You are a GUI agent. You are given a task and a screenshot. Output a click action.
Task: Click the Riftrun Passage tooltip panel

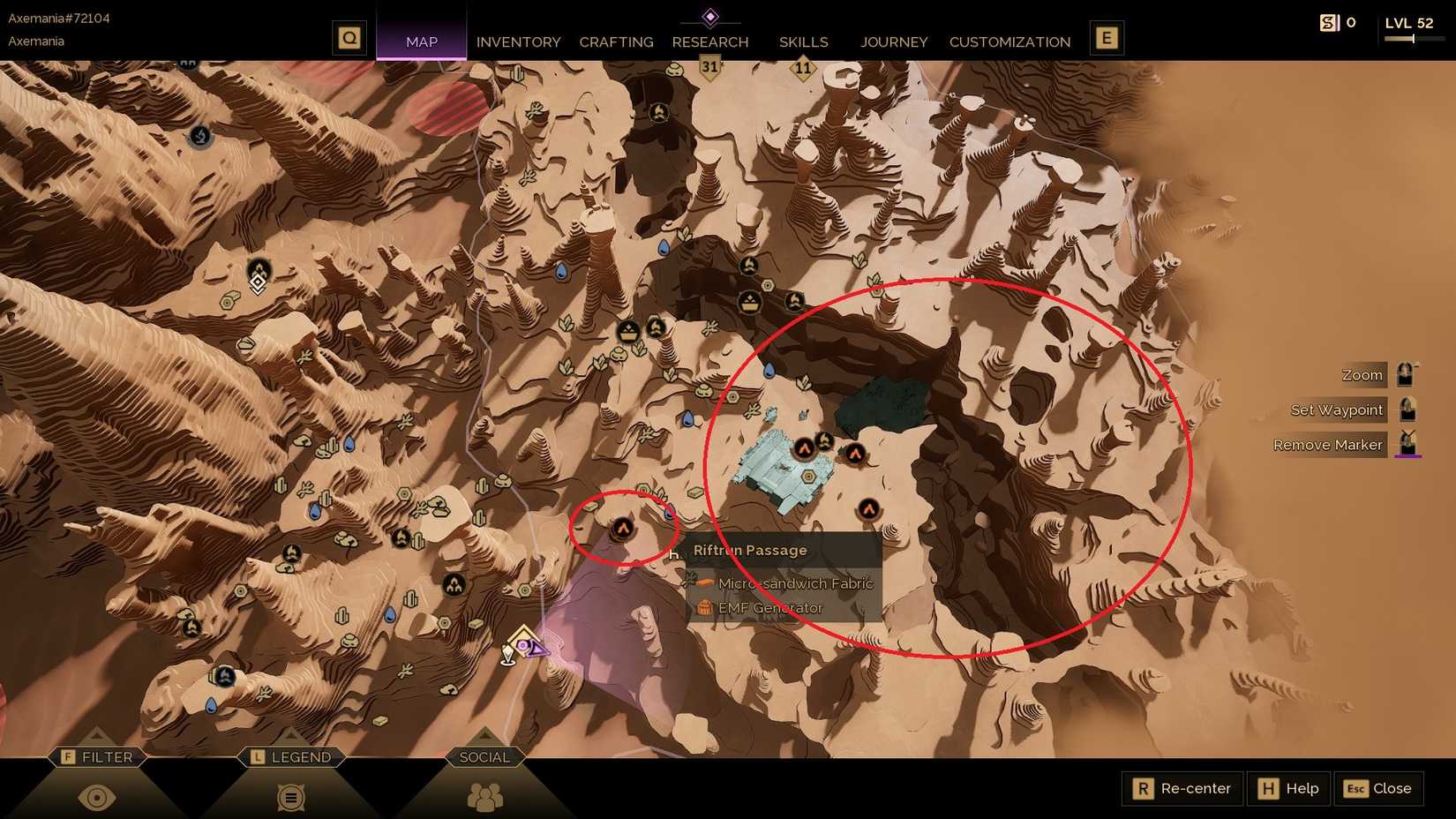pyautogui.click(x=781, y=578)
